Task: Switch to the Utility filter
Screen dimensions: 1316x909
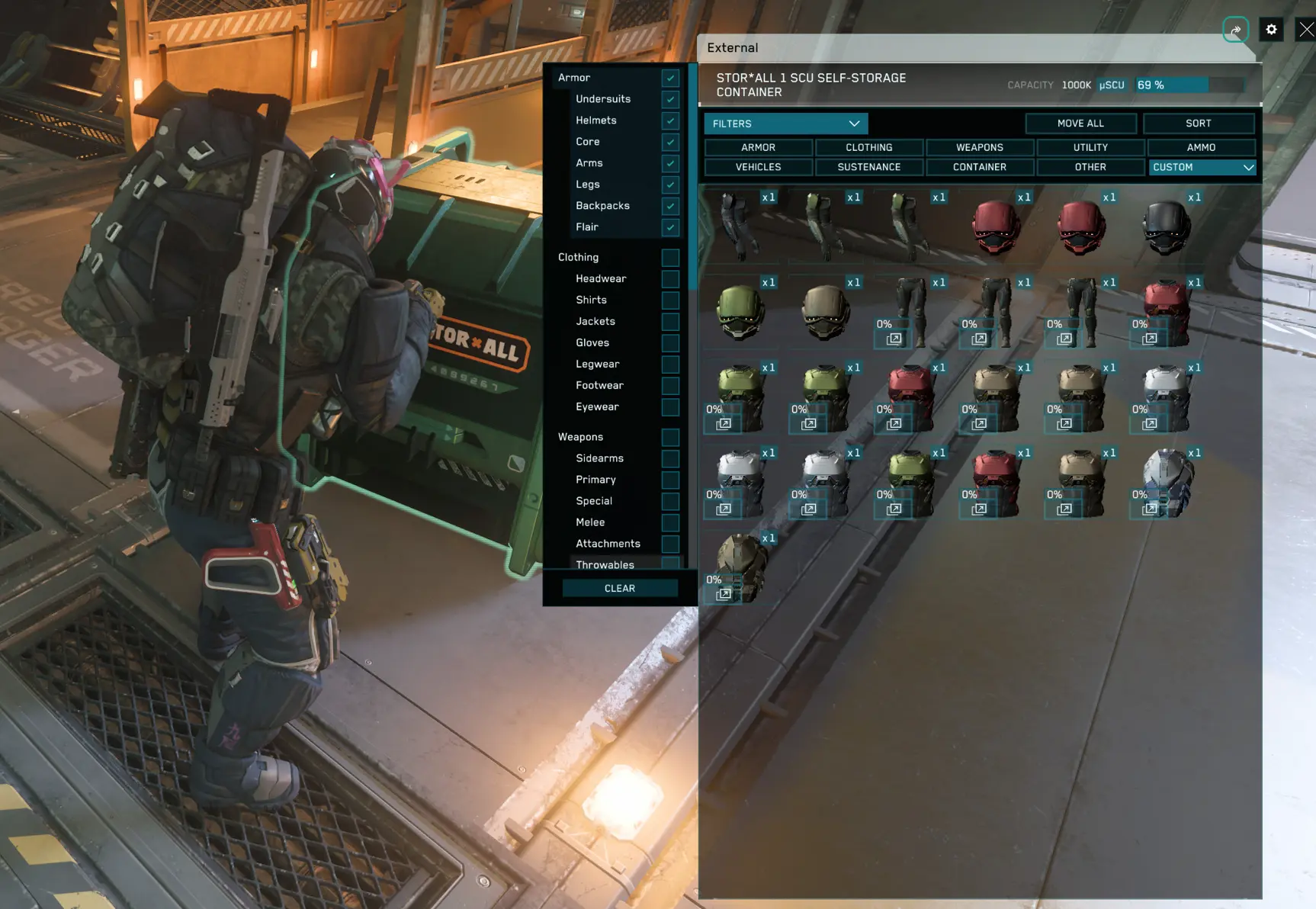Action: [x=1090, y=147]
